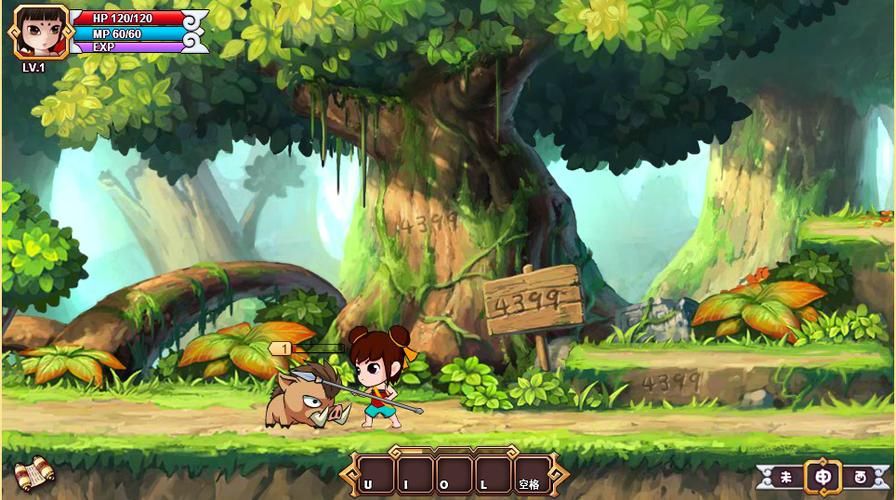
Task: Switch to the 酉 selector
Action: (x=860, y=477)
